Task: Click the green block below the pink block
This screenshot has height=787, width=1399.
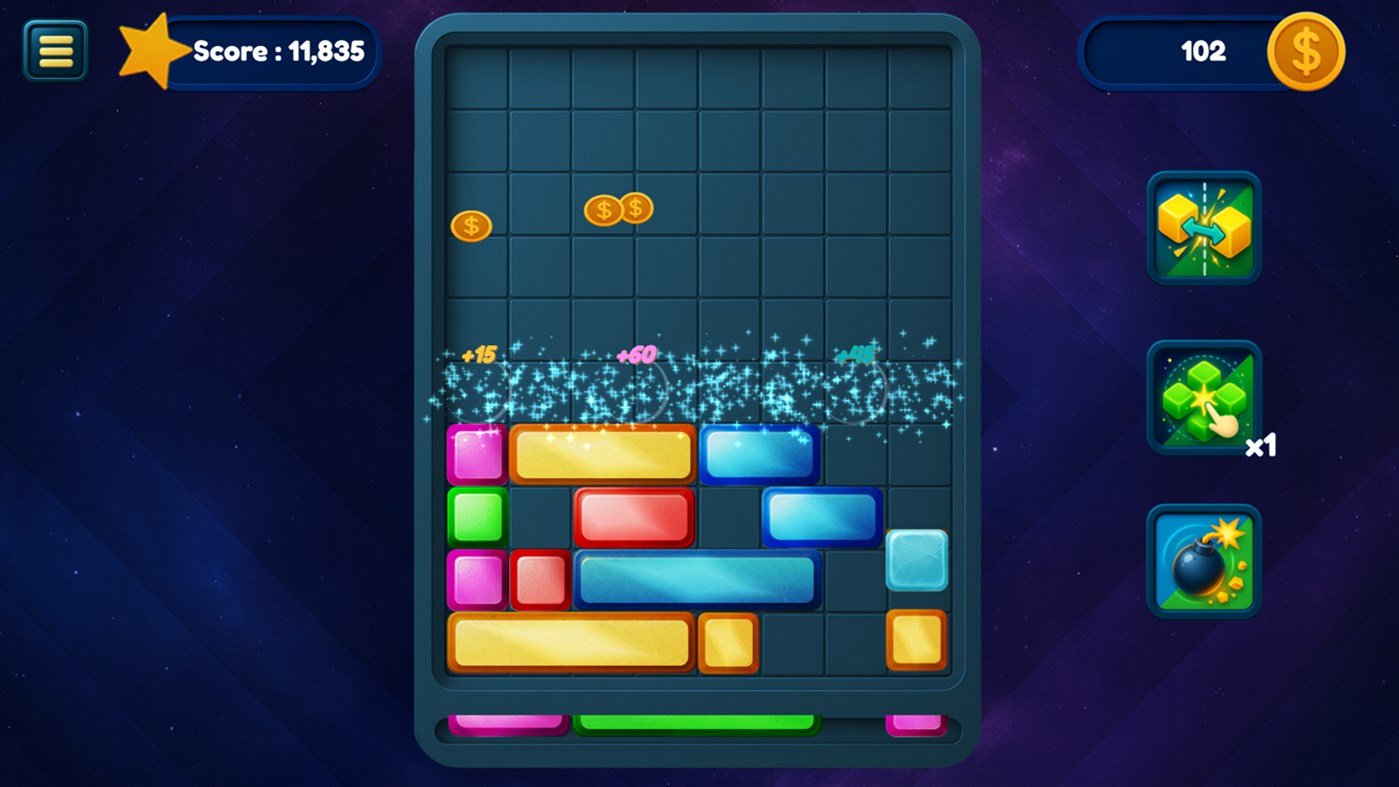Action: pos(475,516)
